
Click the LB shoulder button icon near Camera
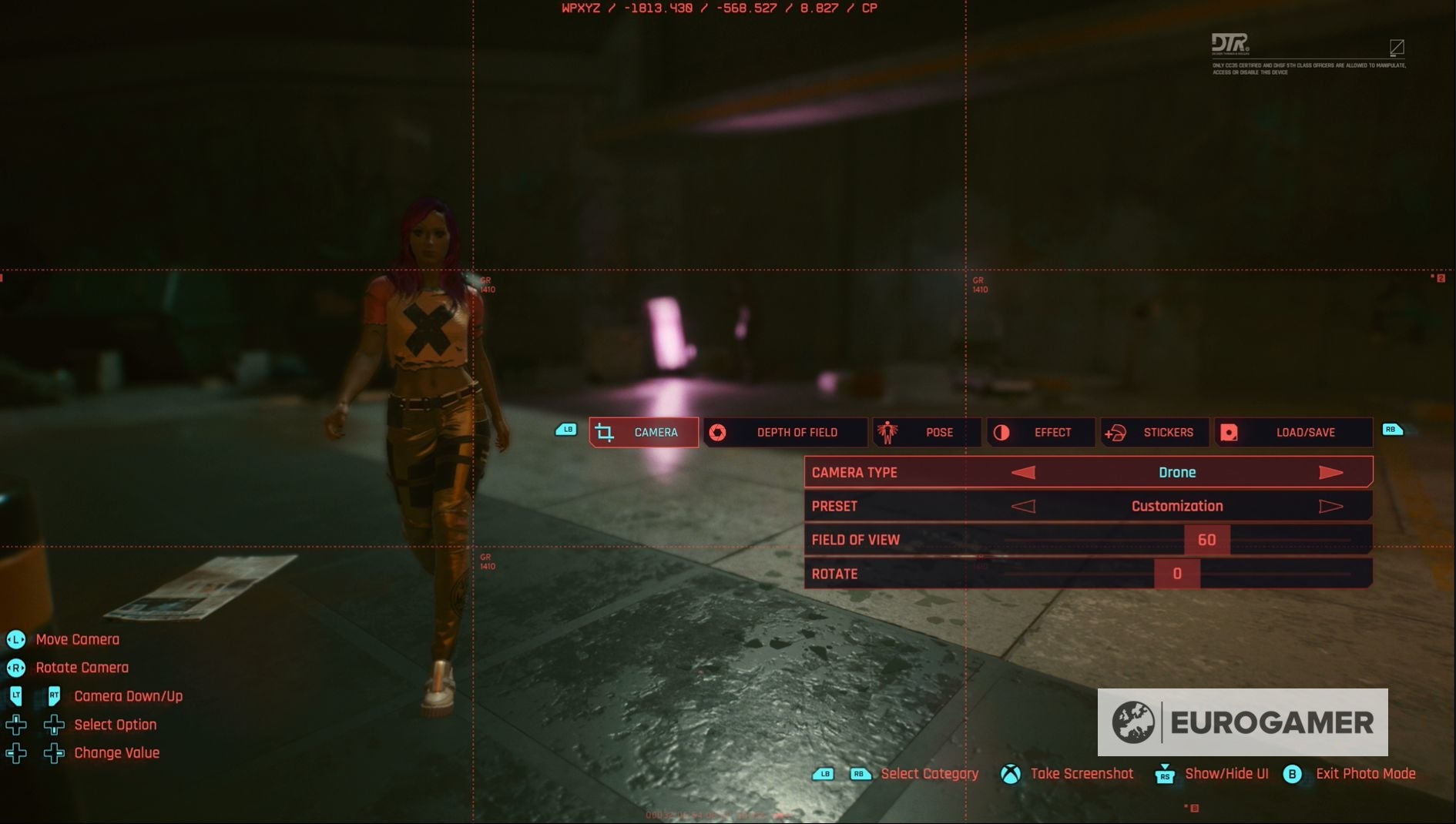click(x=565, y=429)
